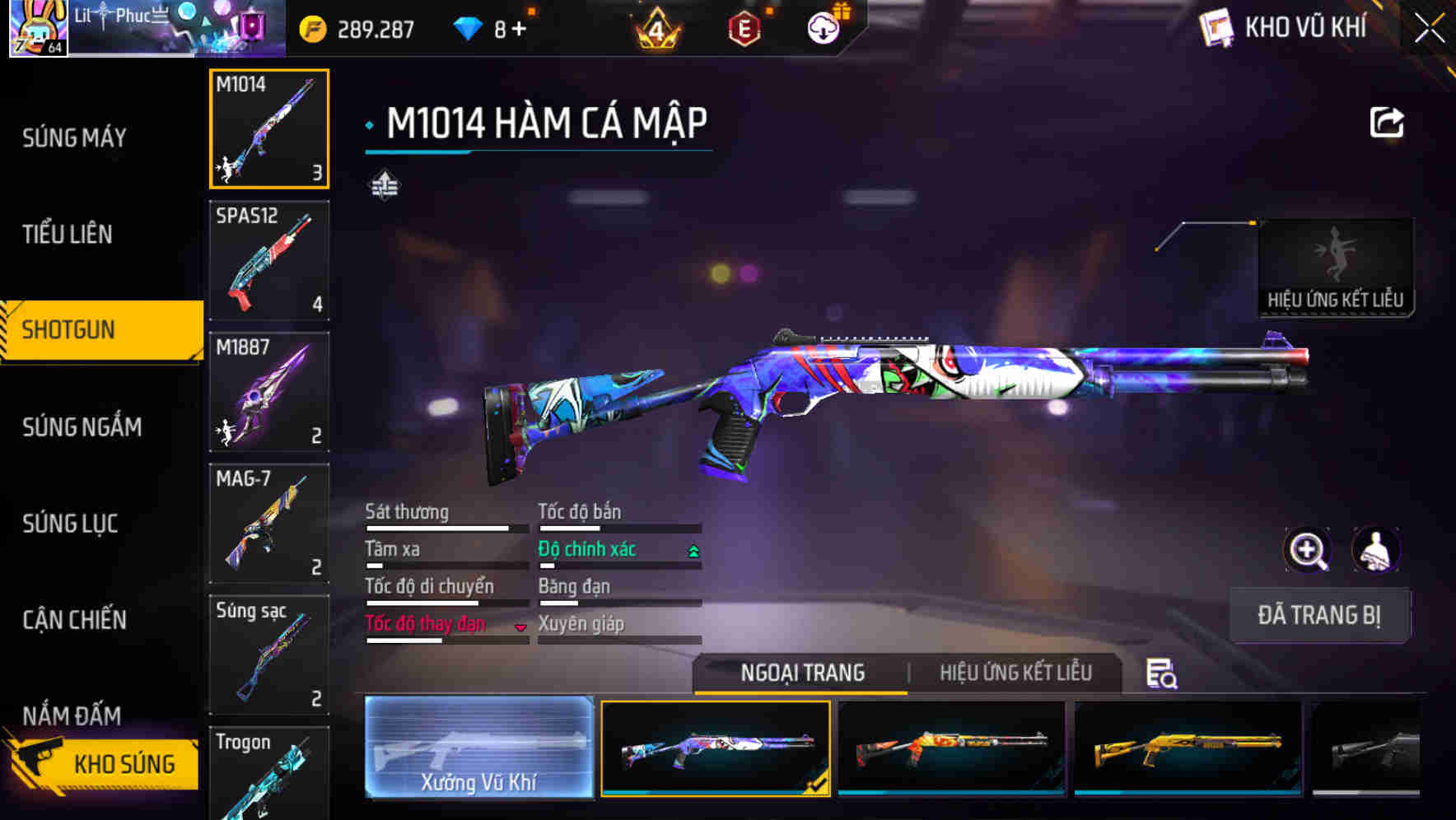This screenshot has width=1456, height=820.
Task: Select the Súng sạc weapon tile
Action: [269, 655]
